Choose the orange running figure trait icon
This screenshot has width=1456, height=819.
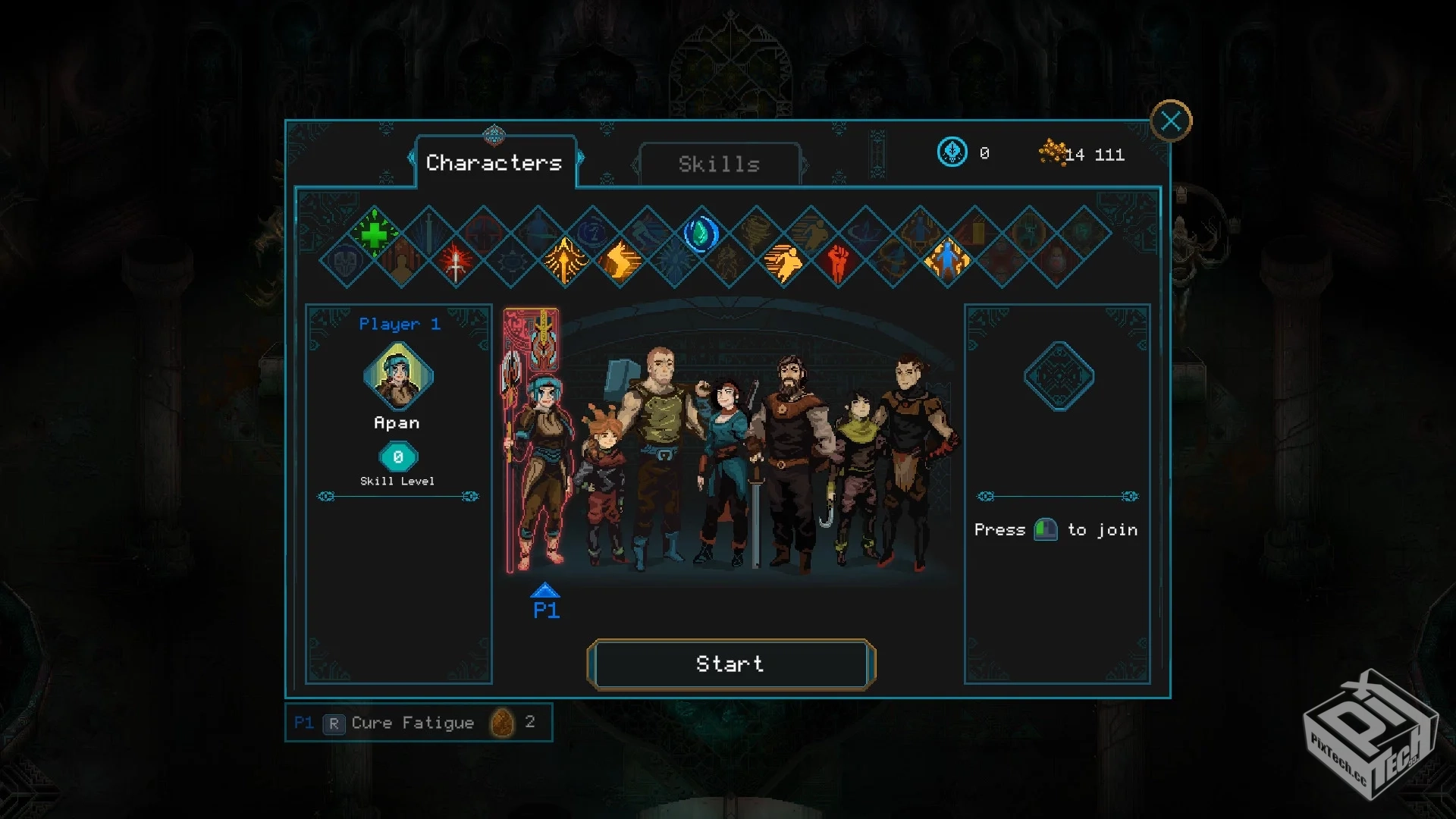click(783, 262)
